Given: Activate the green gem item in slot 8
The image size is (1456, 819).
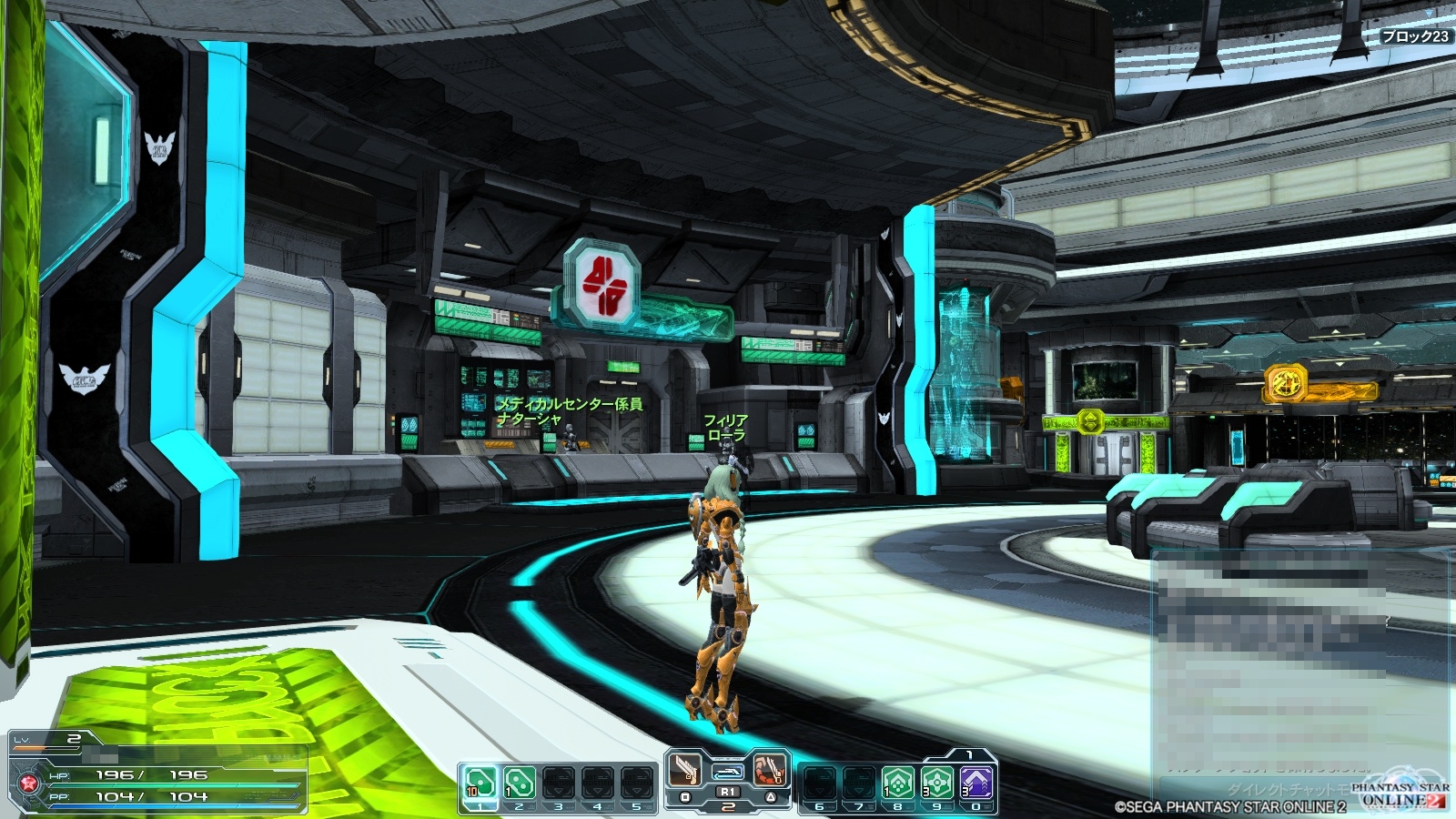Looking at the screenshot, I should 897,782.
